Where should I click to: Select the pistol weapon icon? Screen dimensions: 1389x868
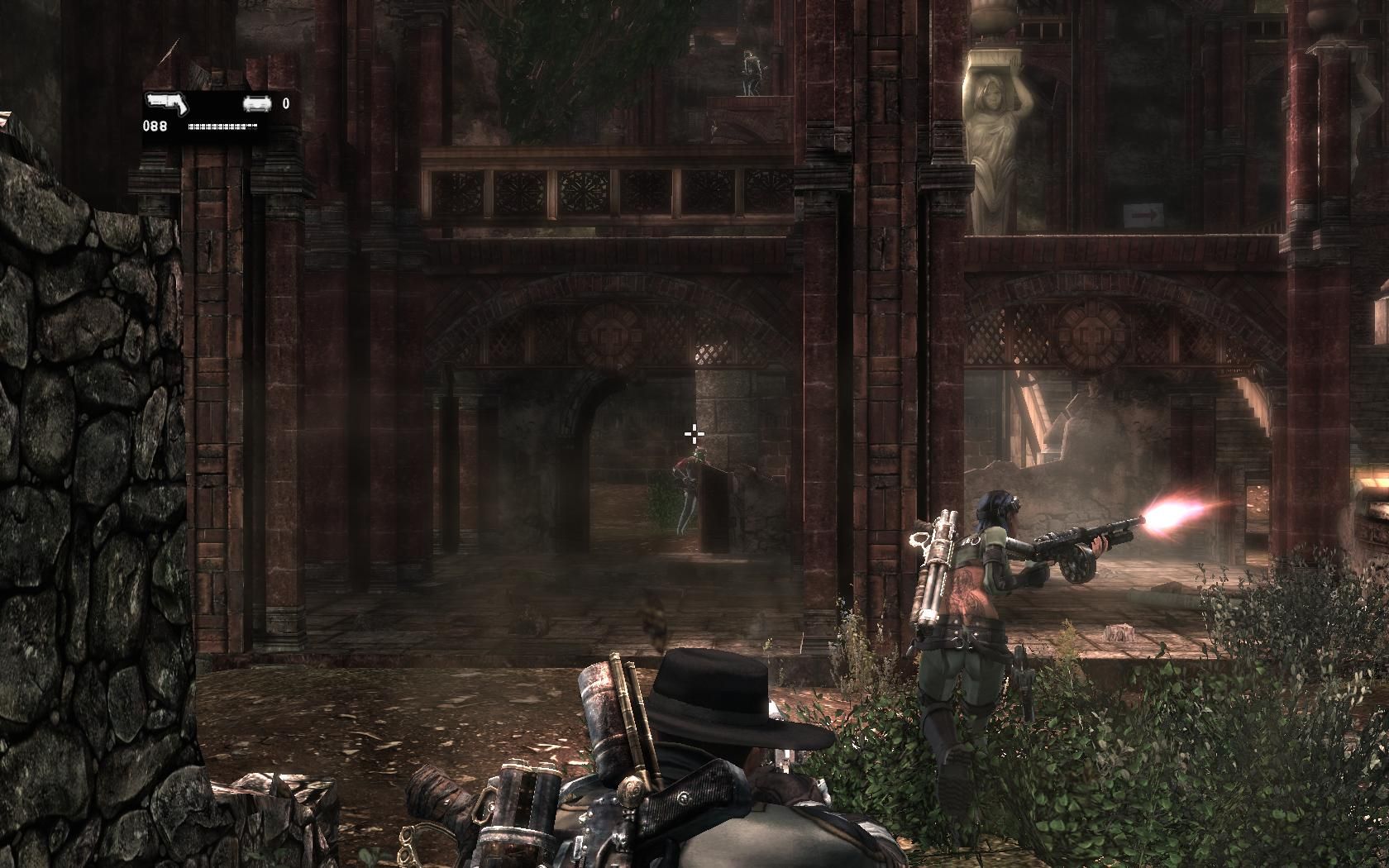coord(168,105)
